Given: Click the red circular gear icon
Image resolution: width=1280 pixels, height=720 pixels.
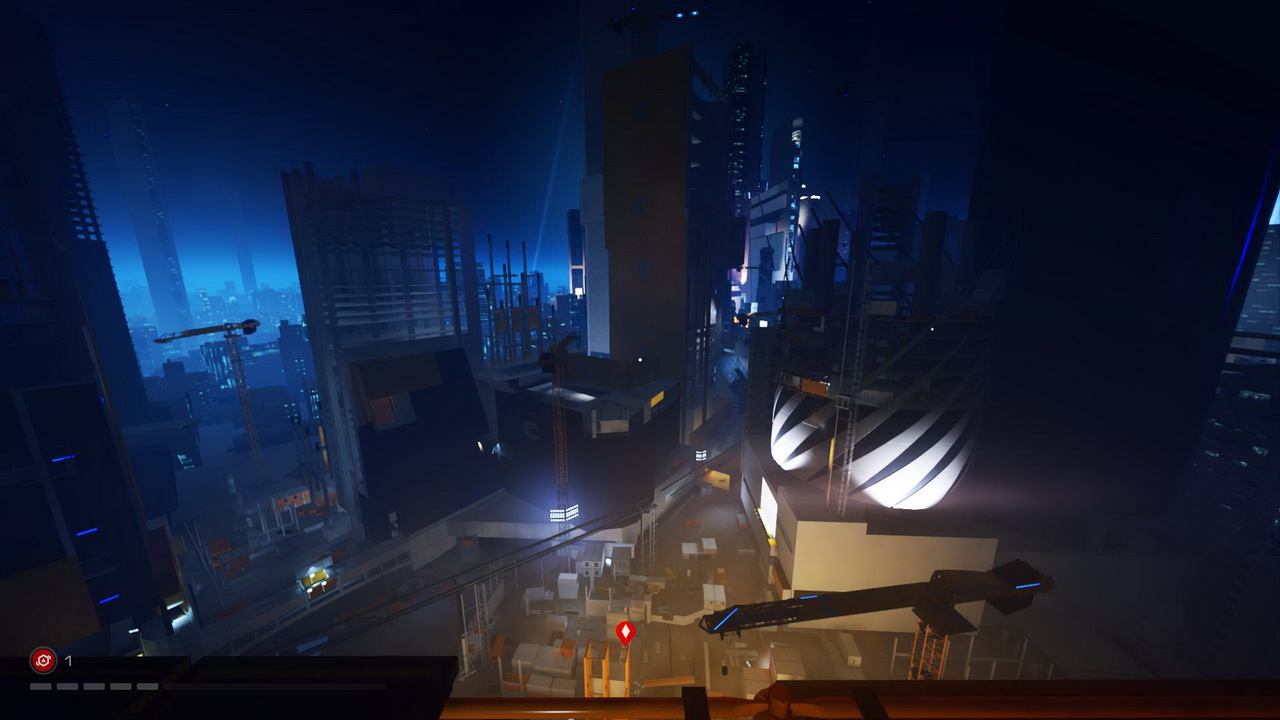Looking at the screenshot, I should 43,660.
